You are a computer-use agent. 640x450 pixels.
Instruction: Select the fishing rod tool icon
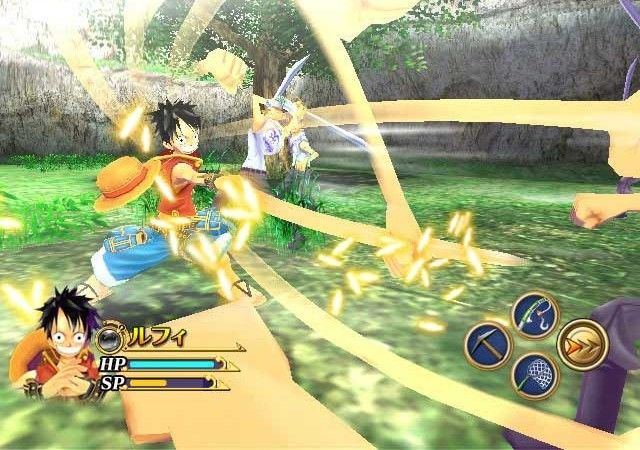pyautogui.click(x=534, y=314)
